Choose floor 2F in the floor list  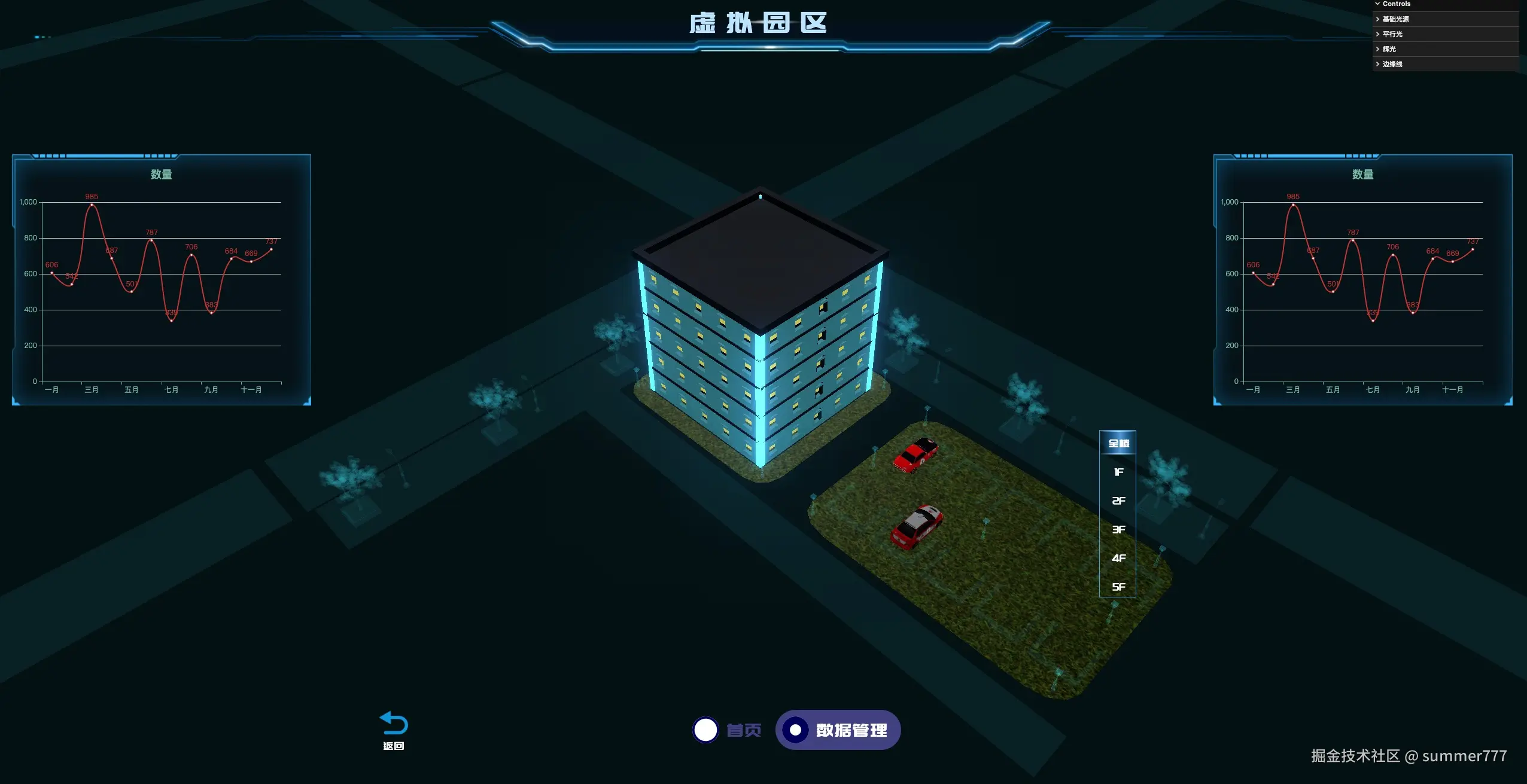pos(1118,501)
